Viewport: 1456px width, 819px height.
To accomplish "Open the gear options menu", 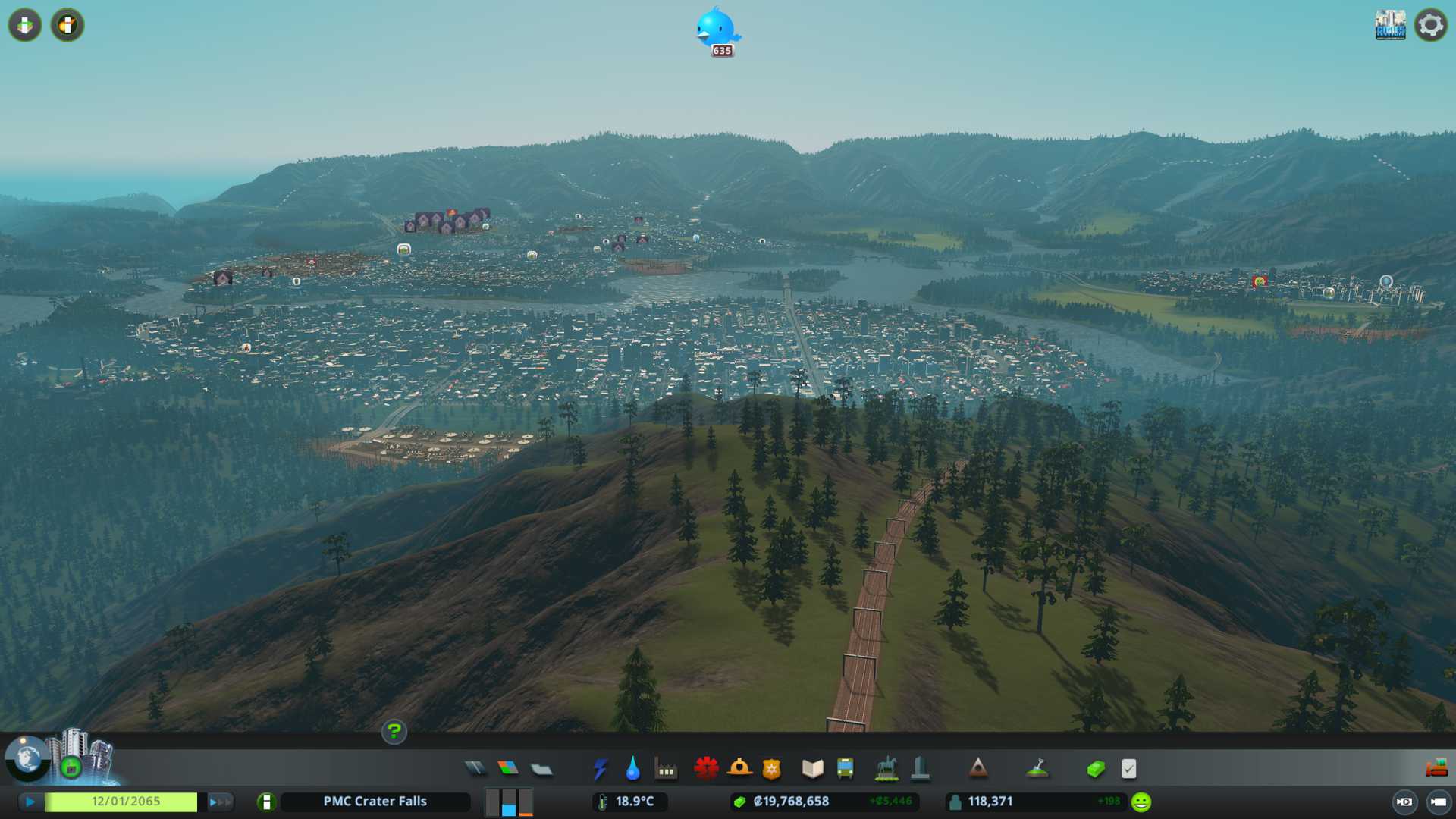I will 1431,25.
